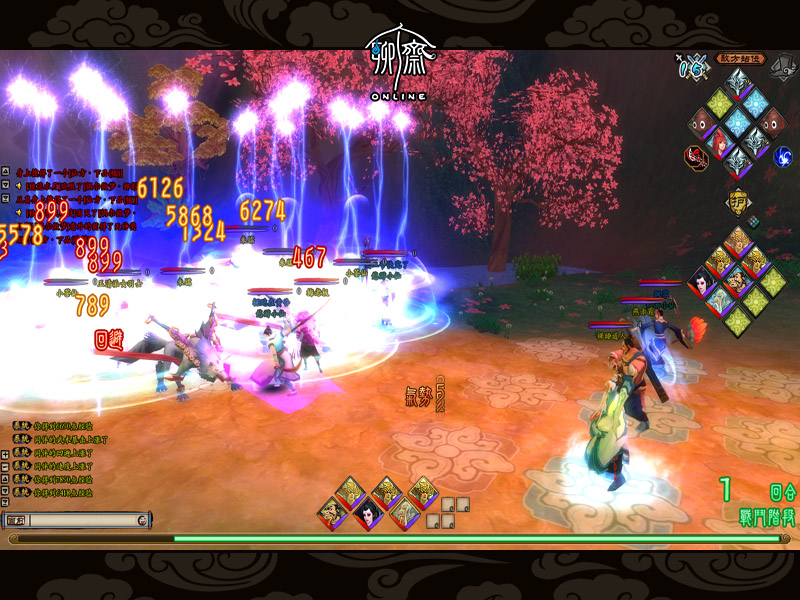Image resolution: width=800 pixels, height=600 pixels.
Task: Activate the blue swirl skill icon
Action: click(783, 155)
